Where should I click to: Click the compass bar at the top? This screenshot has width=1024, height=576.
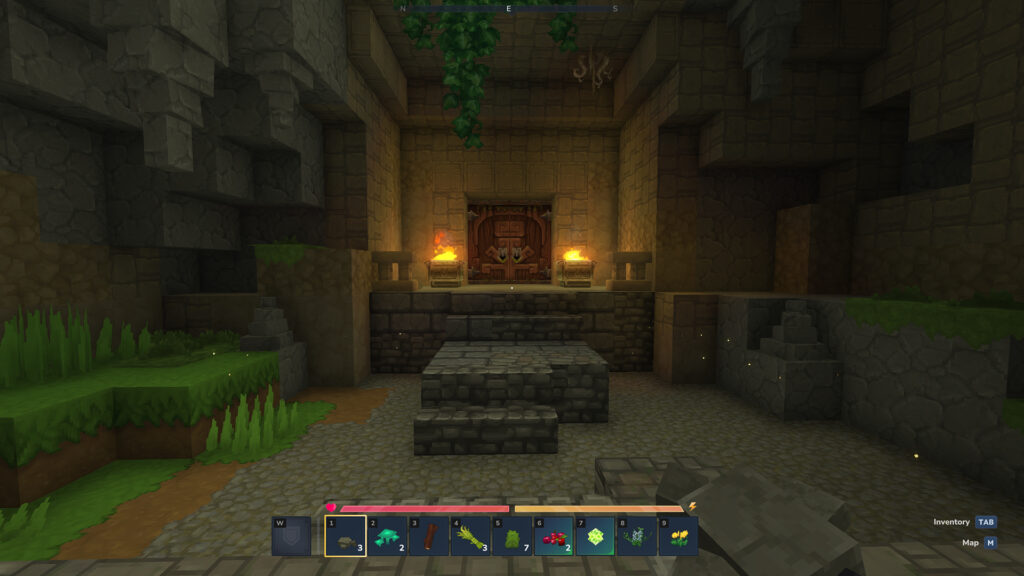(x=509, y=8)
